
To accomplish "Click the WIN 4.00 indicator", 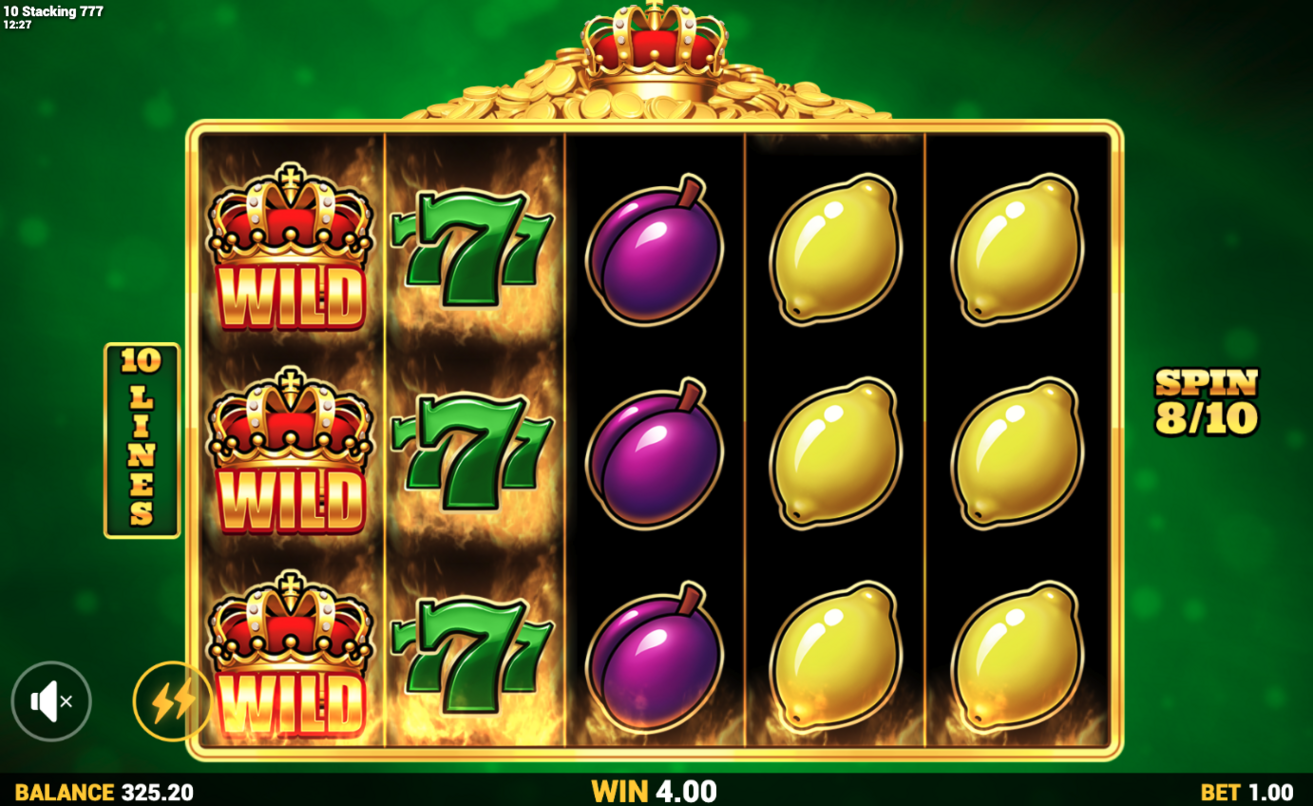I will pos(655,789).
